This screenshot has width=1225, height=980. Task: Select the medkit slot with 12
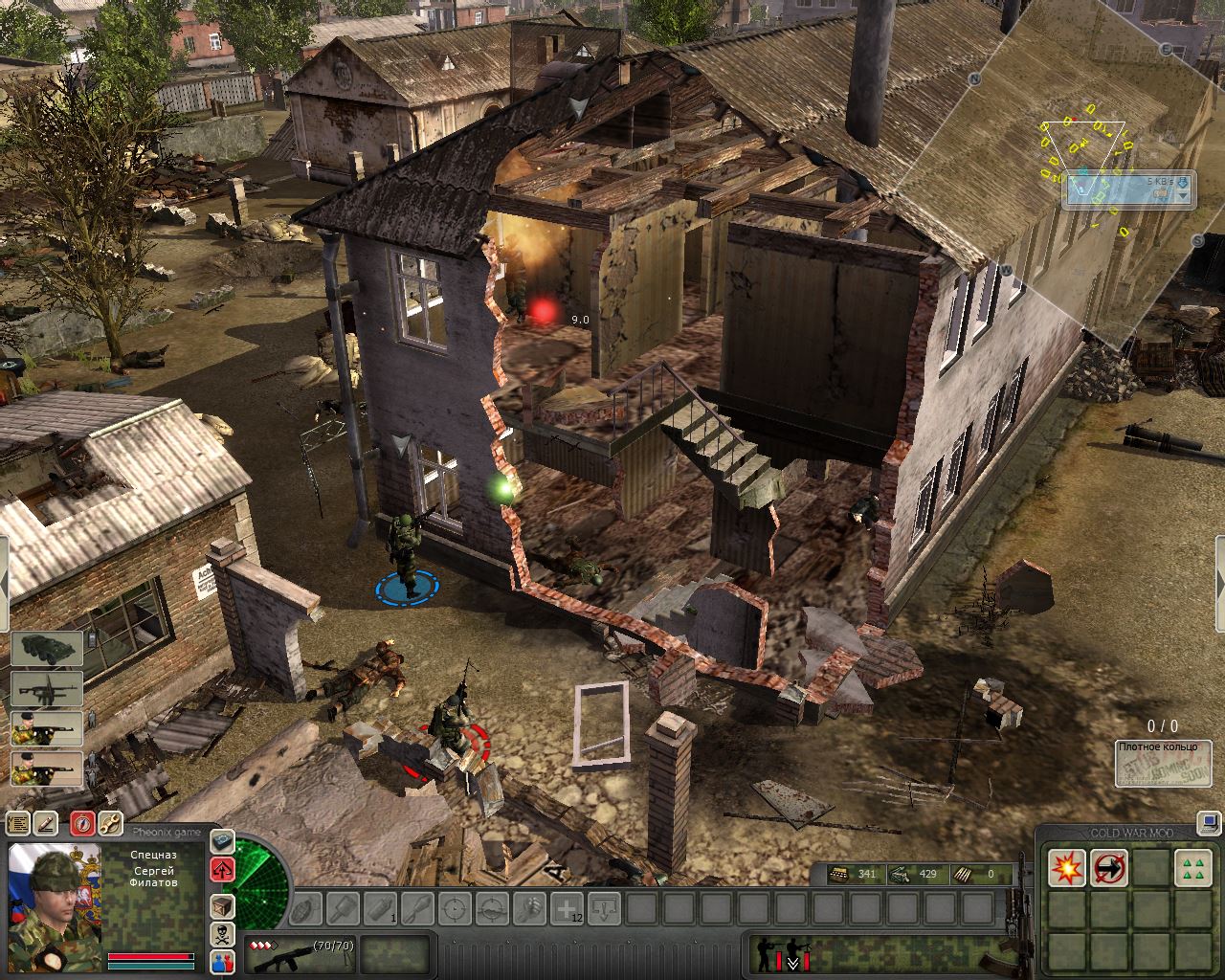coord(568,908)
